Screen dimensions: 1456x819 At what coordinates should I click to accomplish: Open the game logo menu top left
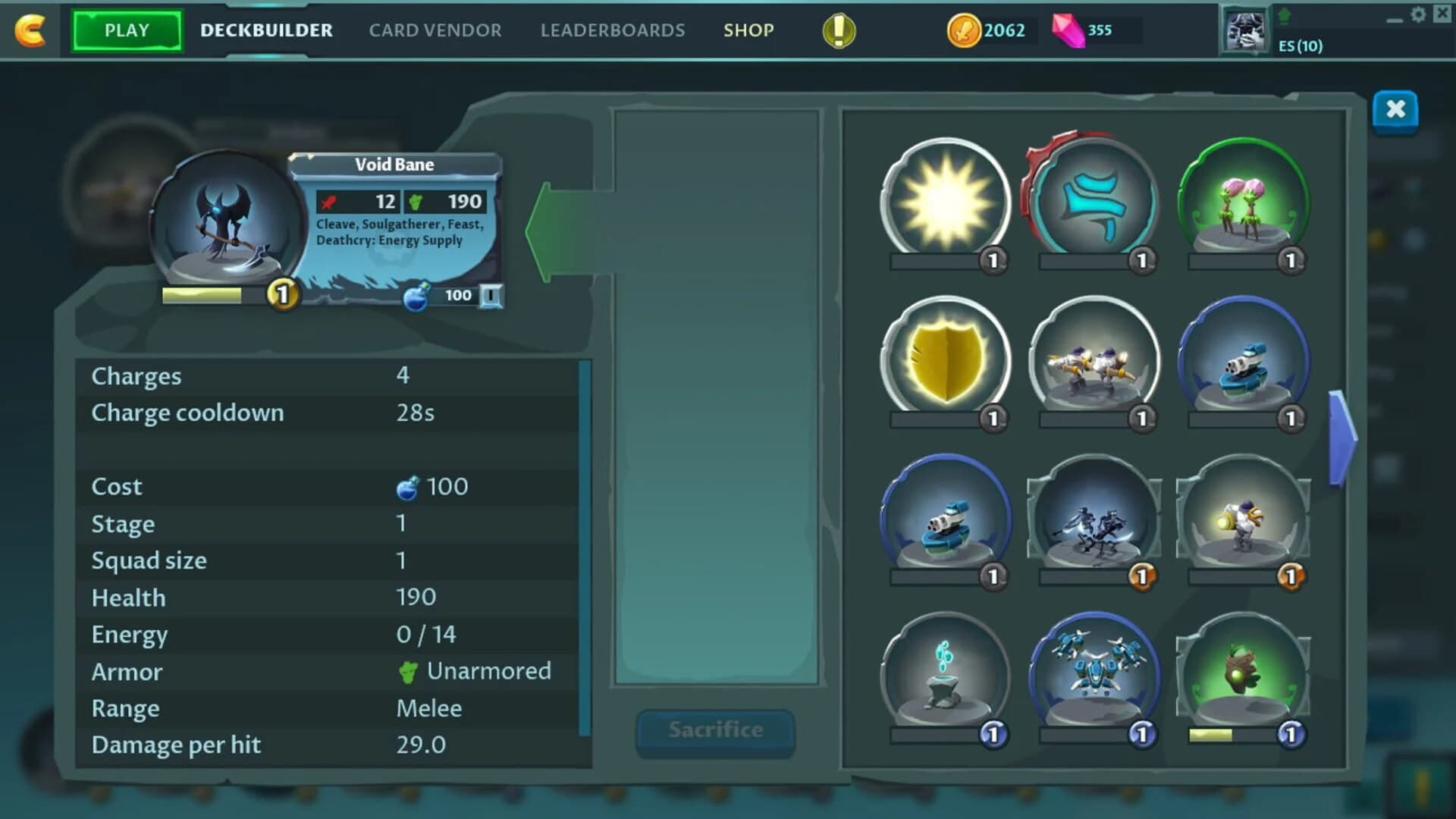pos(29,30)
